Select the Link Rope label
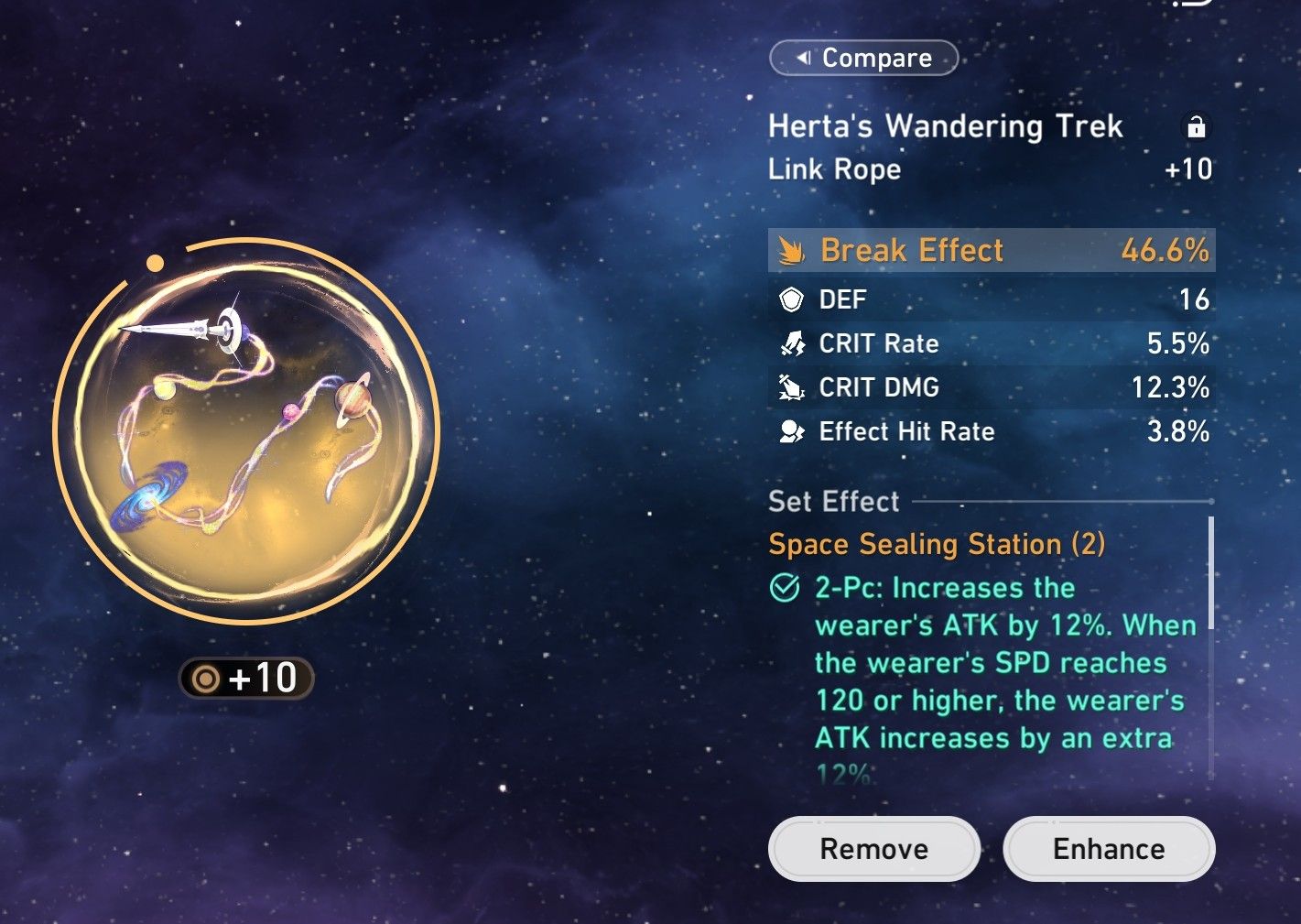This screenshot has width=1301, height=924. (x=833, y=169)
